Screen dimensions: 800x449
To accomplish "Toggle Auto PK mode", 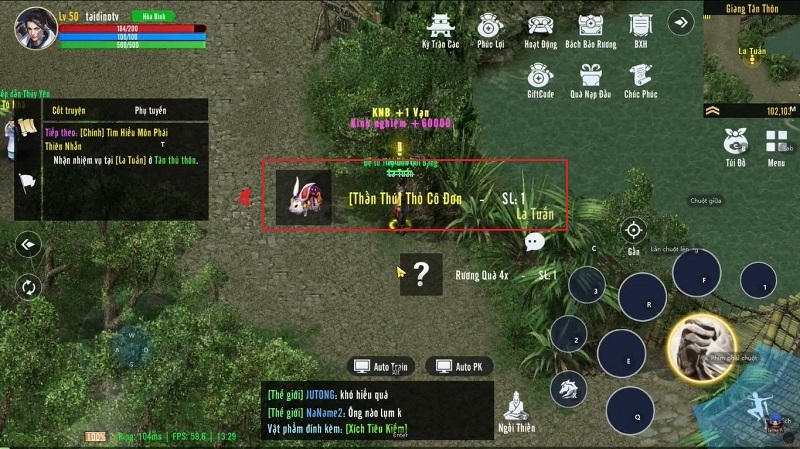I will click(x=460, y=367).
